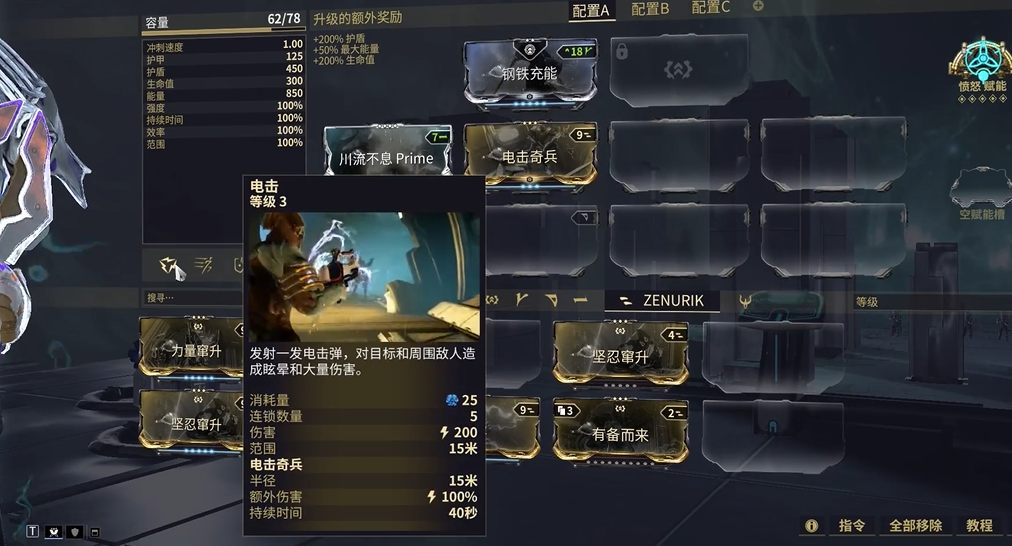Open the 教程 tutorial

pyautogui.click(x=980, y=525)
